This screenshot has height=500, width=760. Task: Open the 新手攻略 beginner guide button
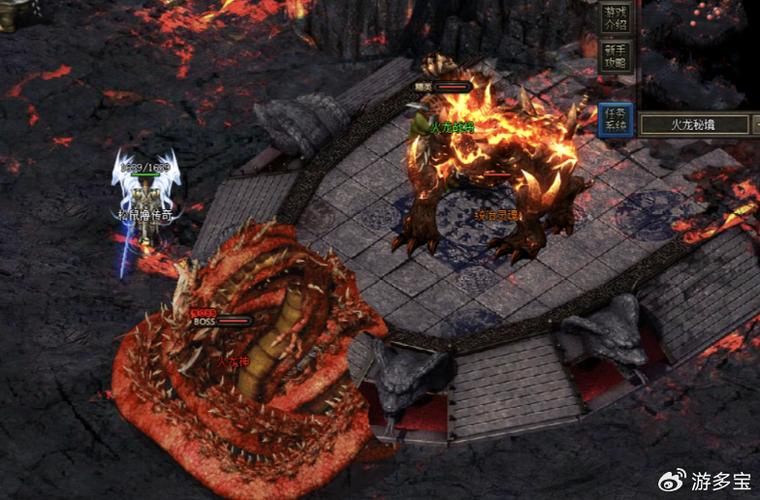(615, 56)
